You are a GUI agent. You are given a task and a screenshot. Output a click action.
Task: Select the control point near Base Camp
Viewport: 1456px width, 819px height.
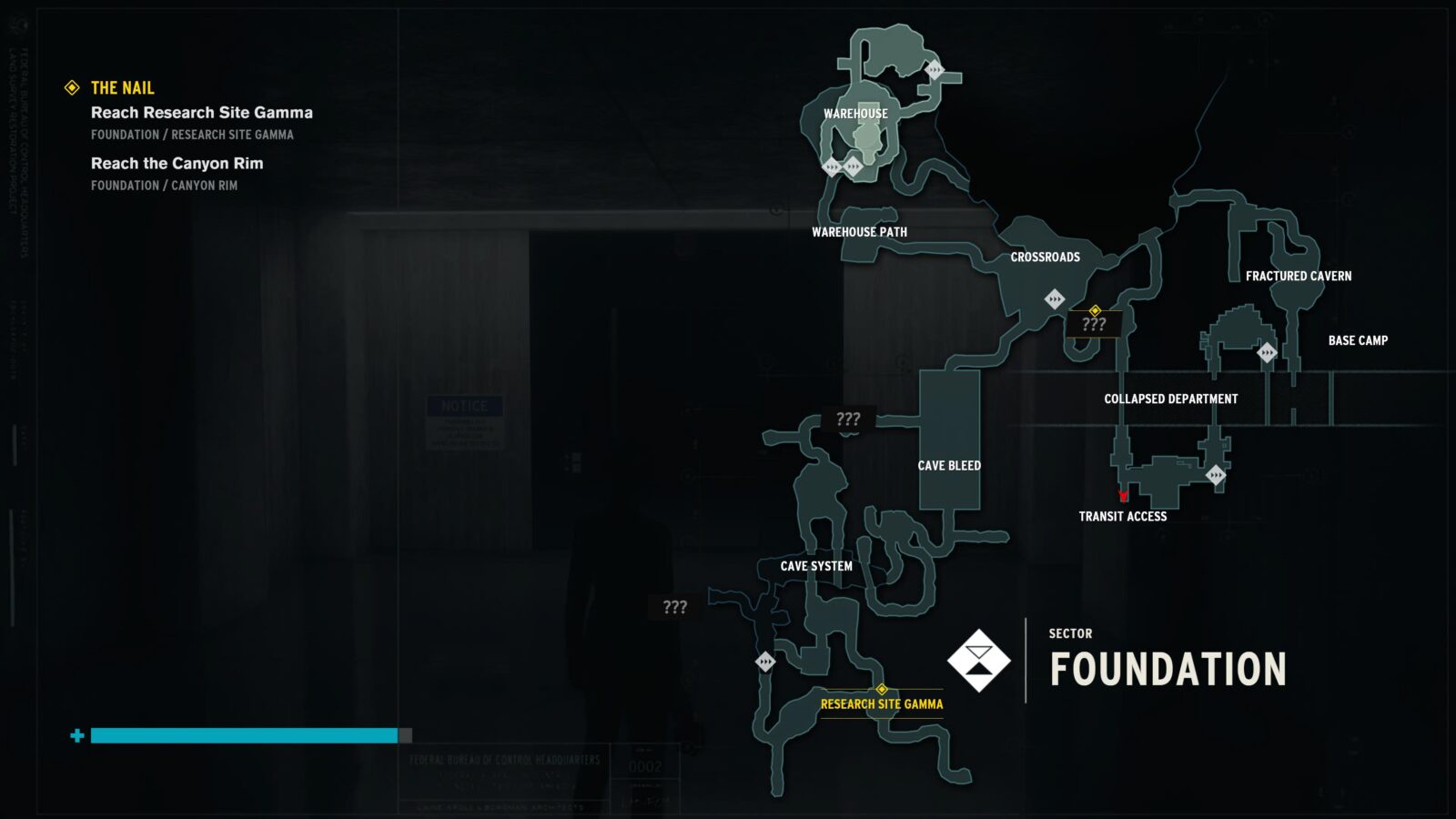[1266, 351]
